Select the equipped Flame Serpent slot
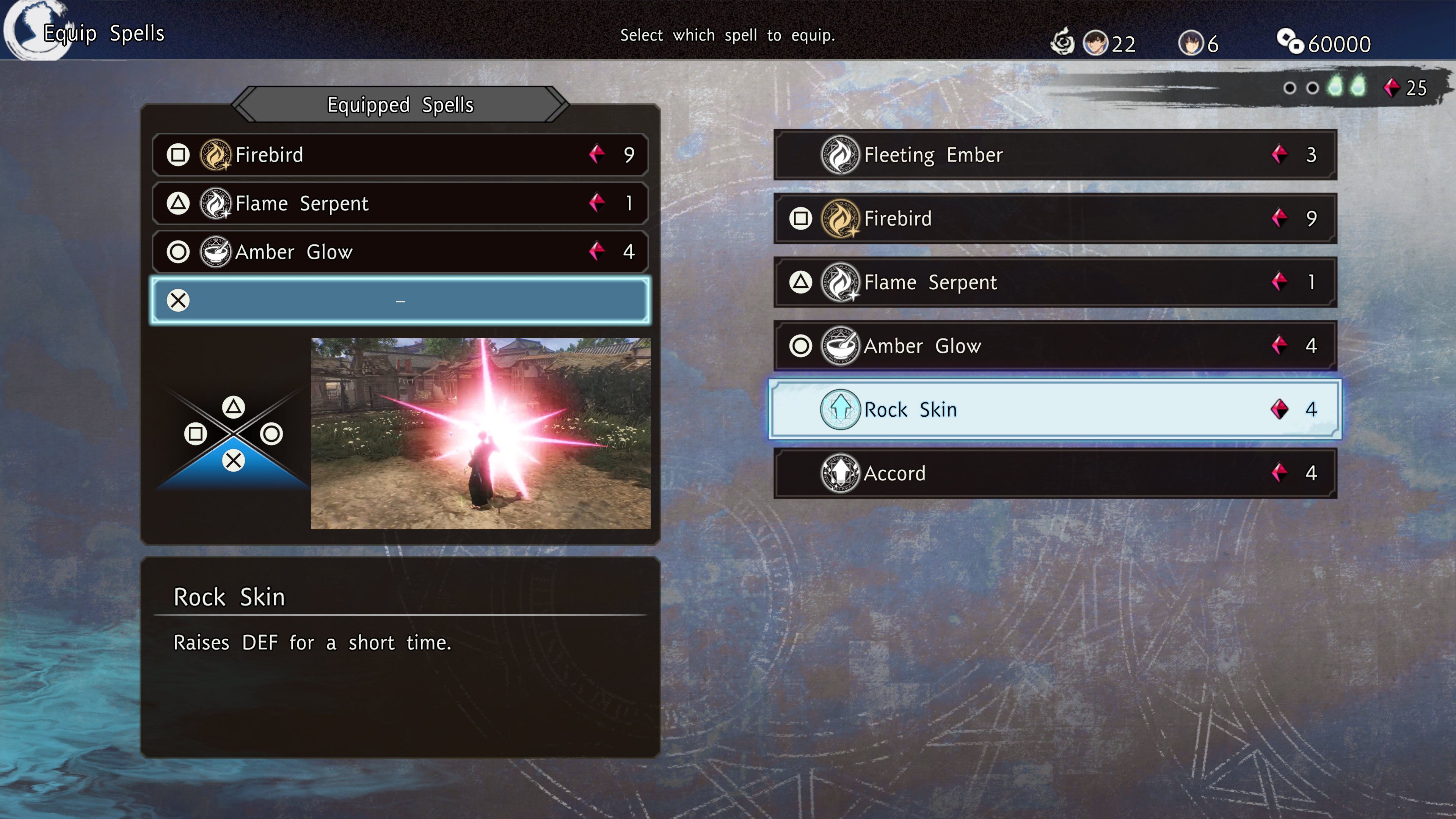The height and width of the screenshot is (819, 1456). pos(400,204)
